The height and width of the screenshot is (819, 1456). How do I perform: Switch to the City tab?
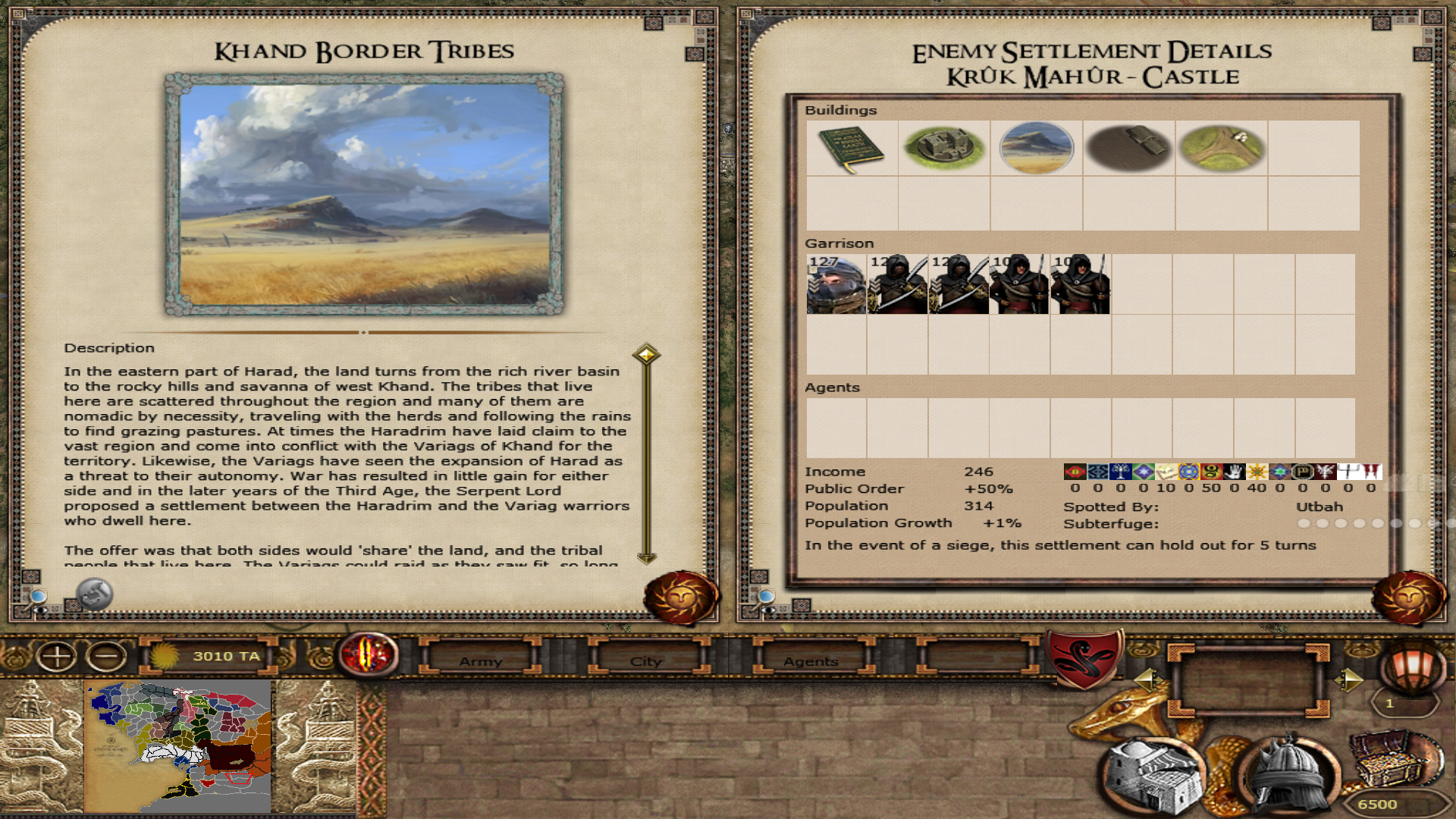click(x=646, y=661)
